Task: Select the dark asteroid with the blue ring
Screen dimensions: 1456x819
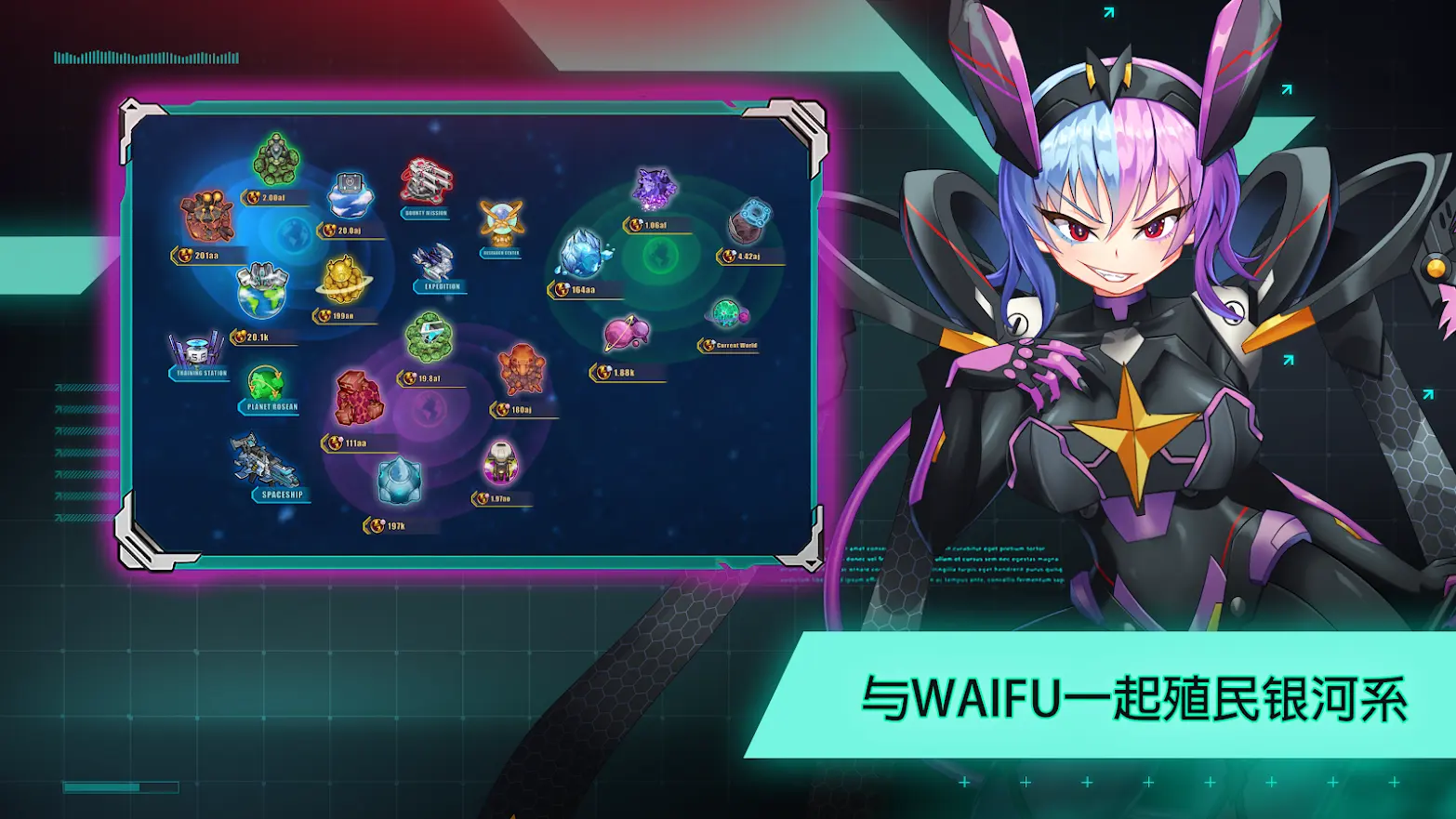Action: coord(749,221)
